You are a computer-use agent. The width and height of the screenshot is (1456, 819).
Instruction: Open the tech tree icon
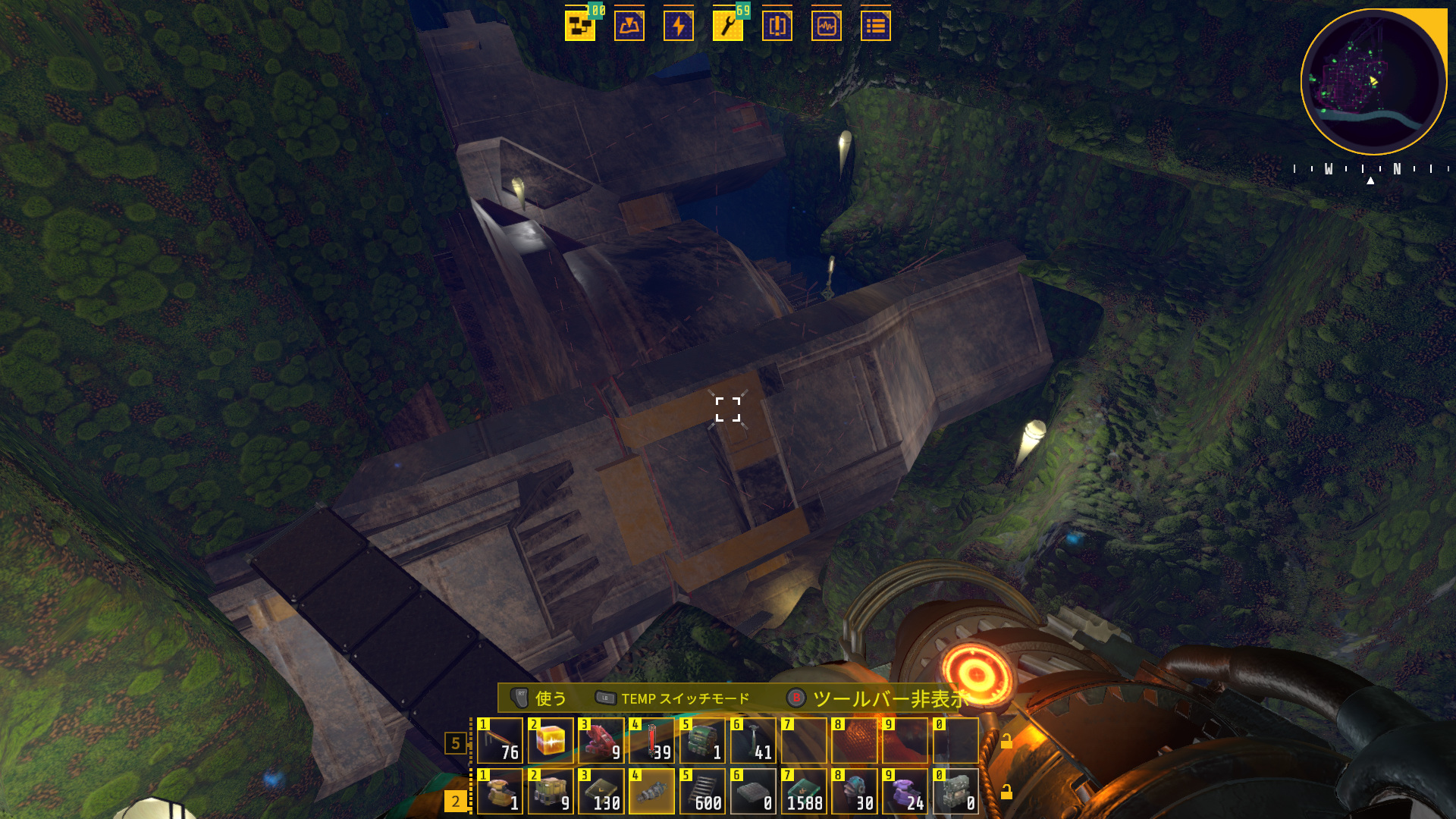579,26
